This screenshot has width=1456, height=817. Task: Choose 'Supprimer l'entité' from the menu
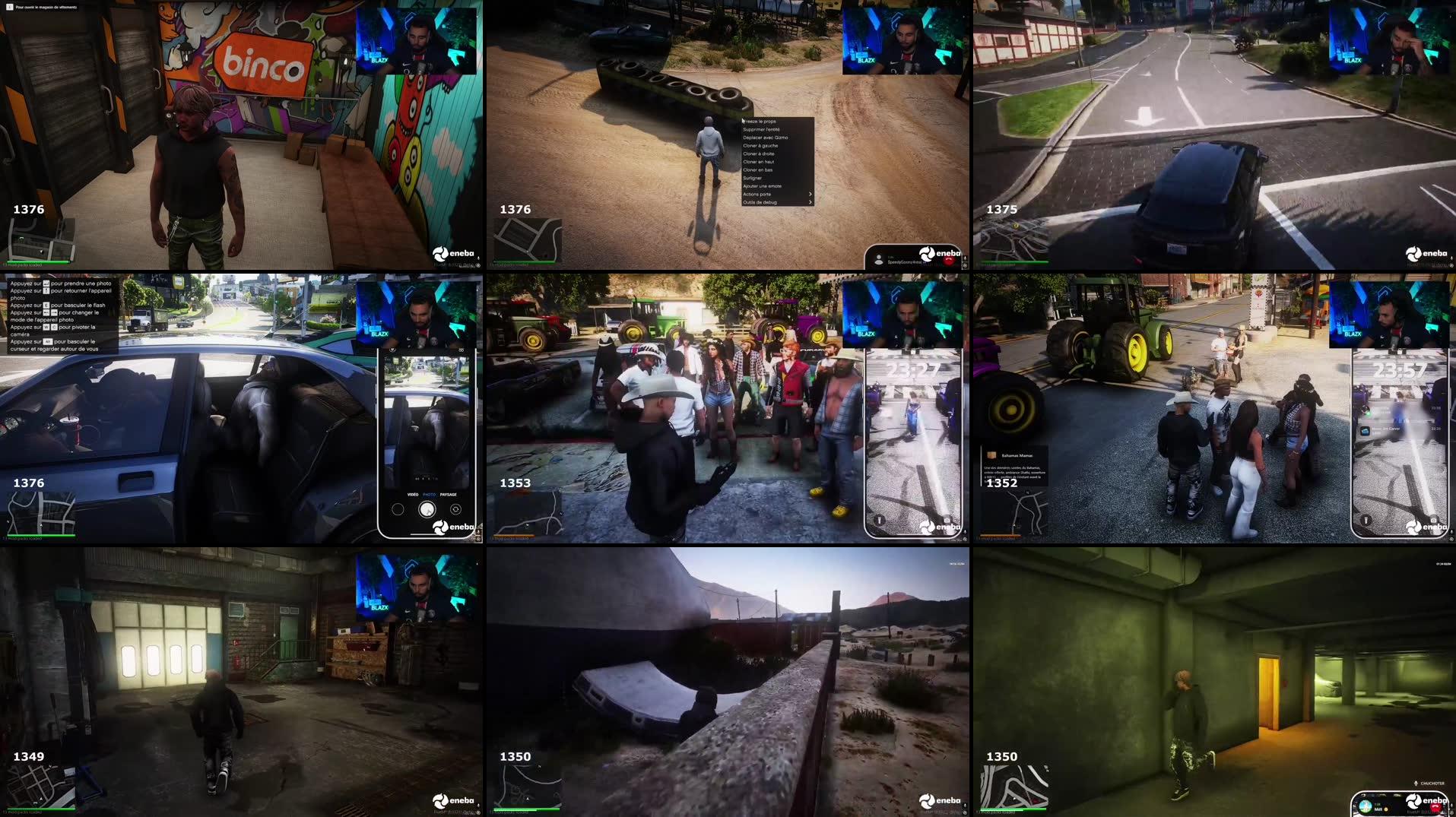click(762, 129)
